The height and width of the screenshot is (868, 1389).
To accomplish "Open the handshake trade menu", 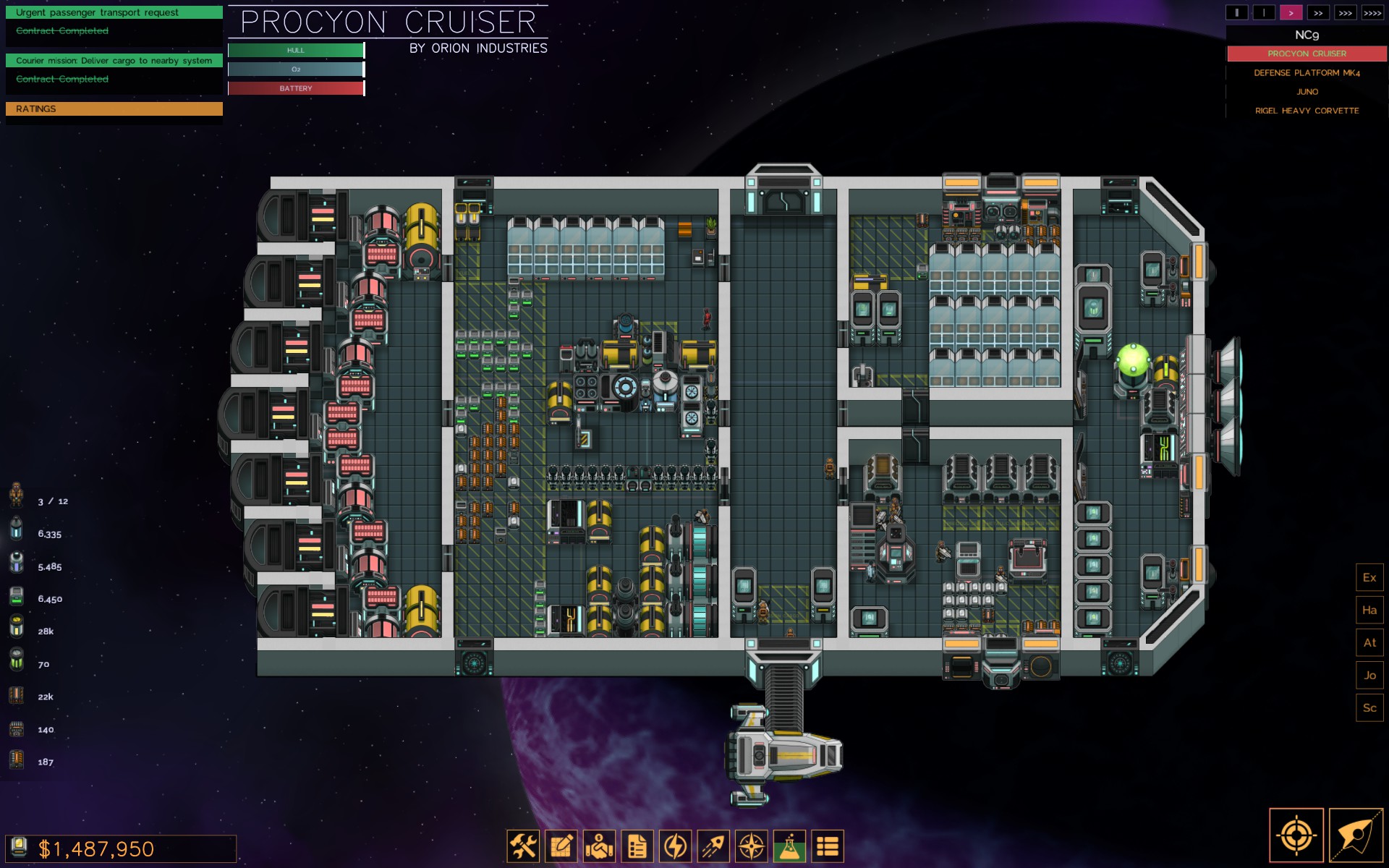I will (x=600, y=846).
